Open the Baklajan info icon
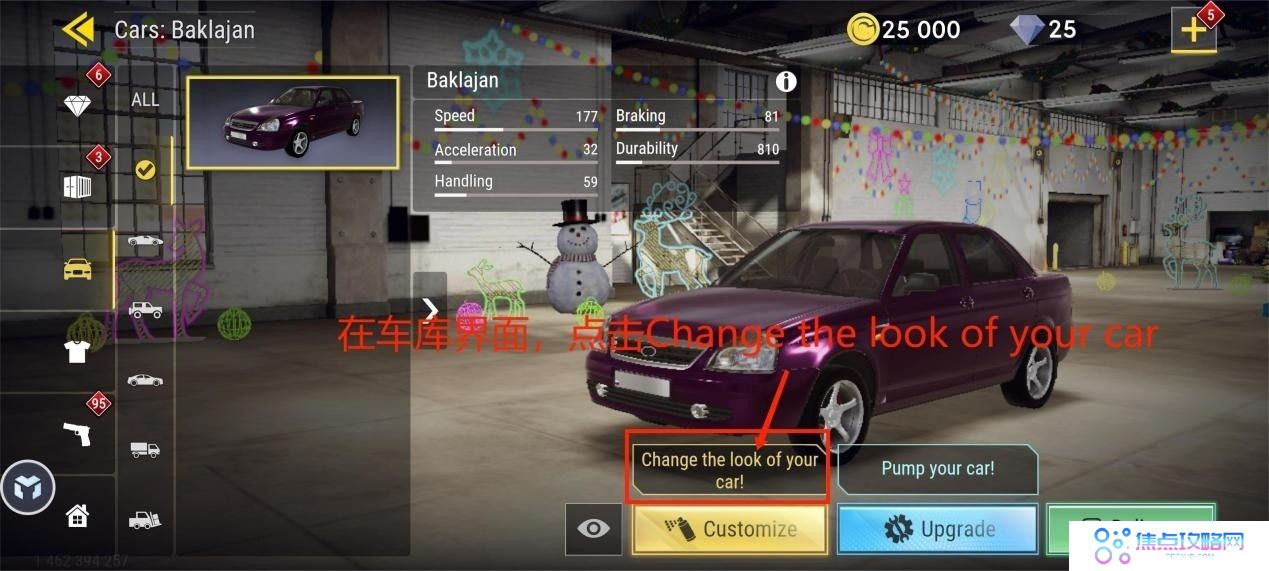The height and width of the screenshot is (571, 1269). coord(786,81)
